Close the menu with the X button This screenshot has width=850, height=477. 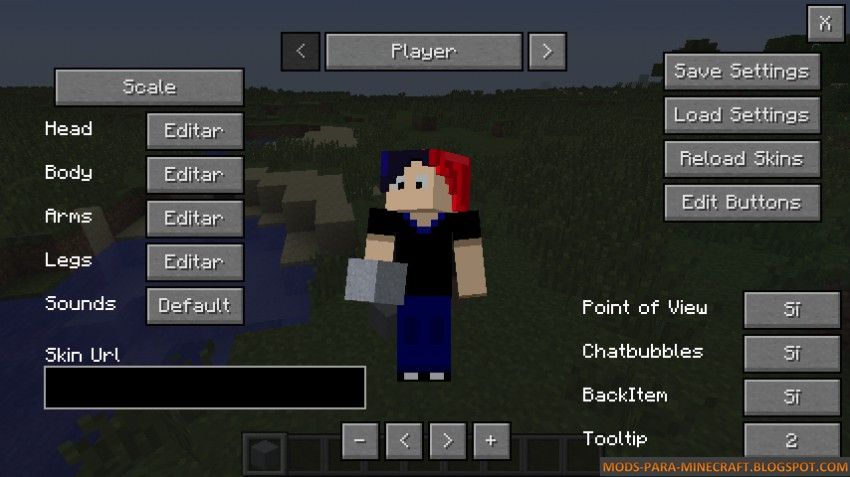(x=825, y=23)
